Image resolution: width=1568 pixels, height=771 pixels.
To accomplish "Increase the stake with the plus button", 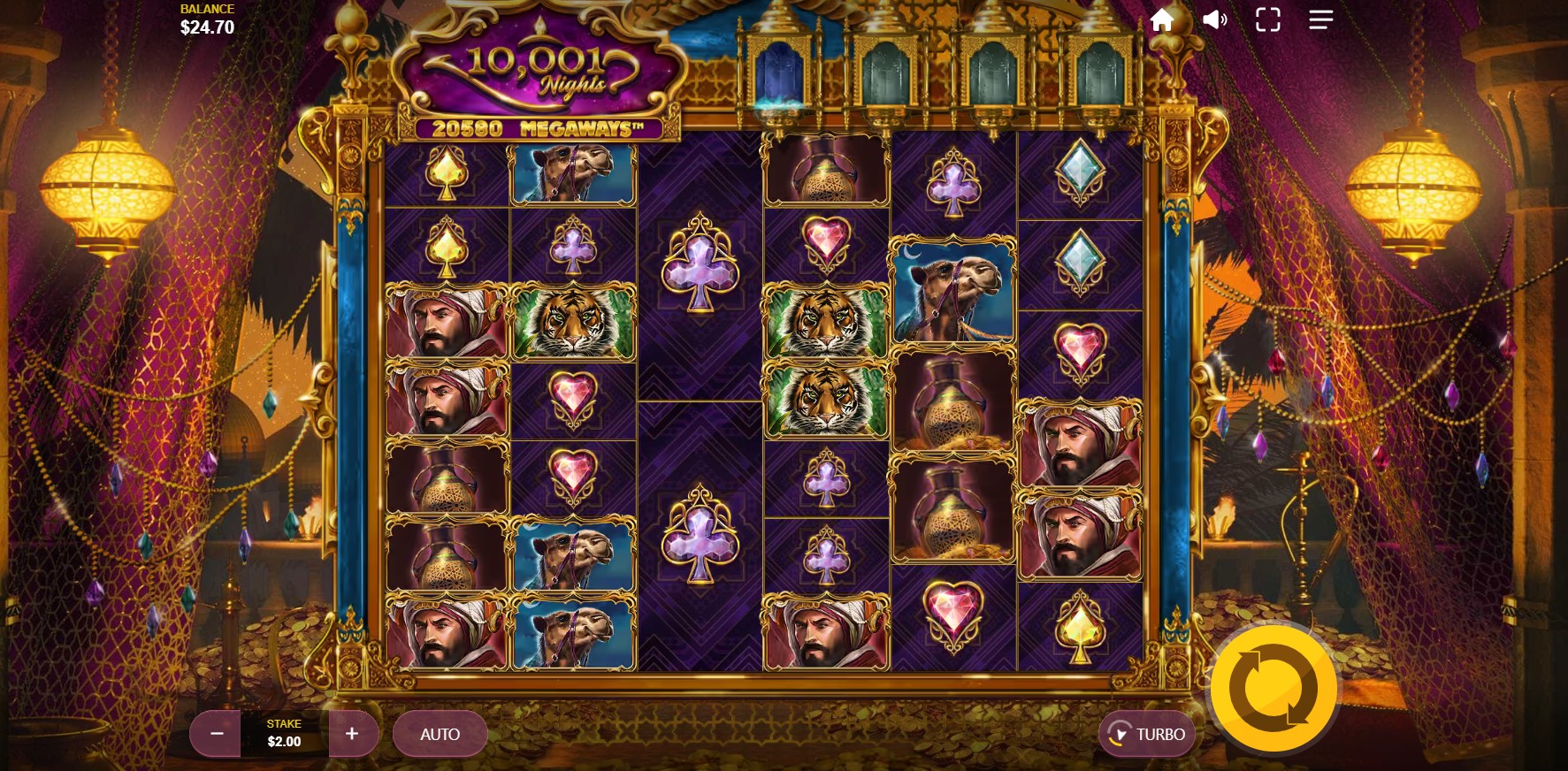I will pyautogui.click(x=352, y=734).
